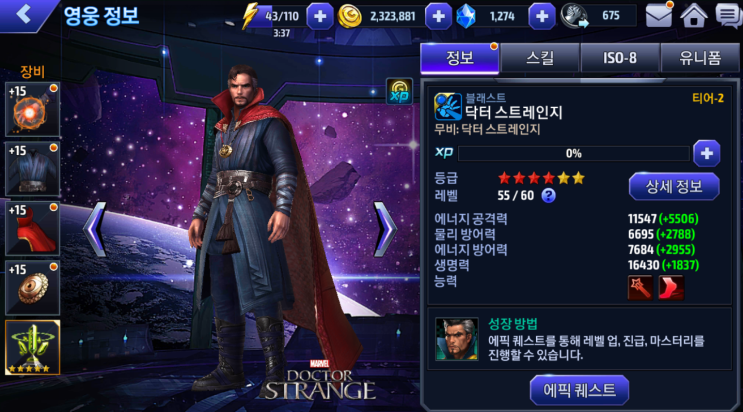Add crystals with the plus button
The height and width of the screenshot is (412, 743).
(x=541, y=16)
